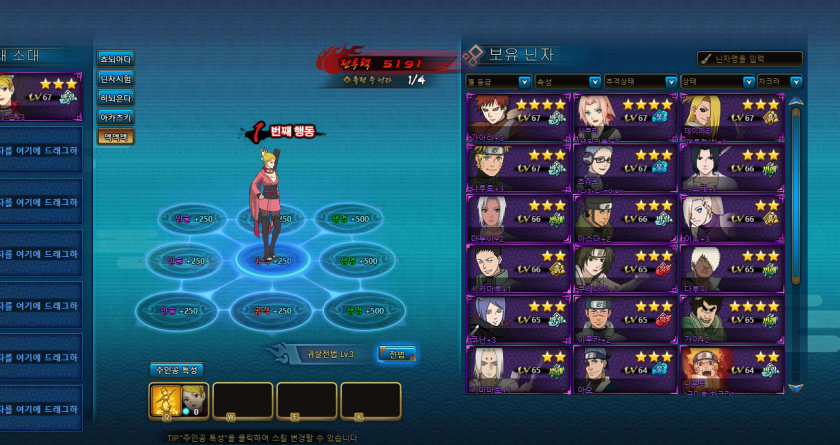Choose the Sakura ninja card
Image resolution: width=840 pixels, height=445 pixels.
625,117
